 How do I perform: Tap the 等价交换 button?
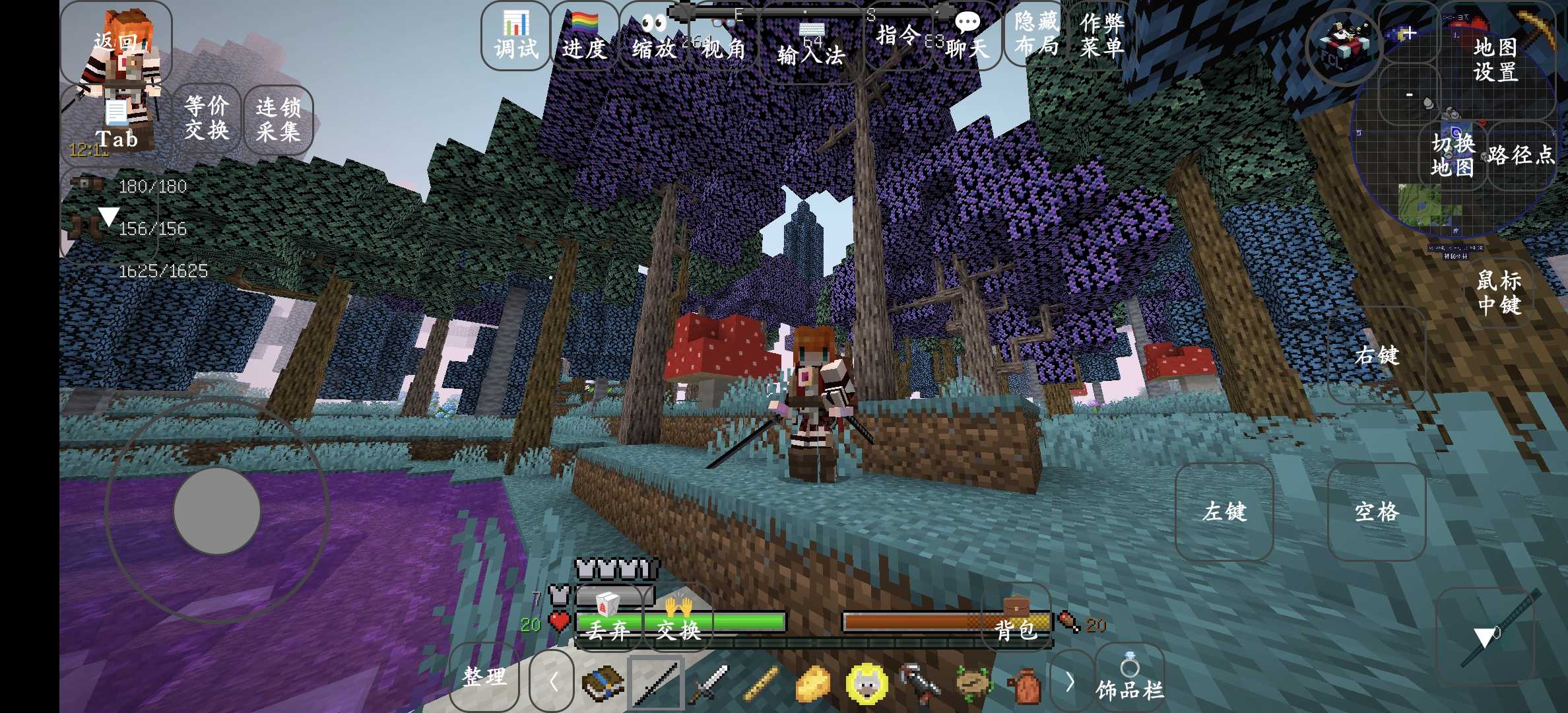[x=207, y=118]
